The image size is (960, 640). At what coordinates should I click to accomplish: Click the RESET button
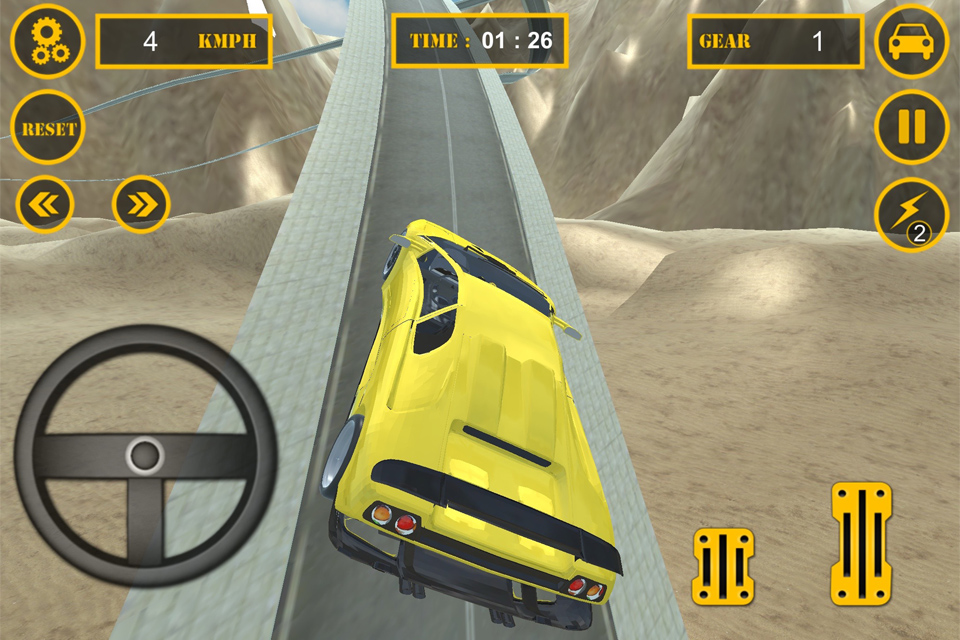47,128
